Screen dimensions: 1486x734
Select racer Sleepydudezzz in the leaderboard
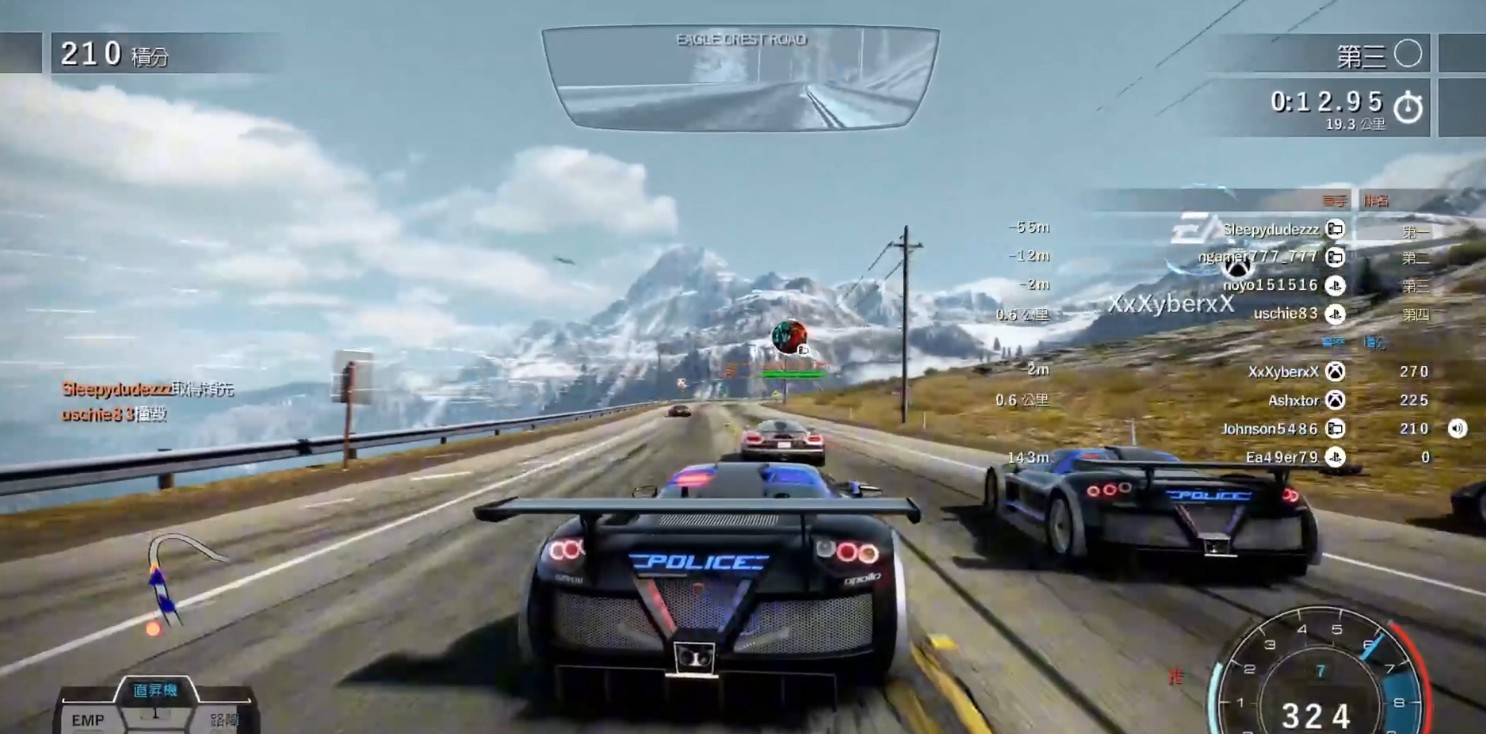1270,230
